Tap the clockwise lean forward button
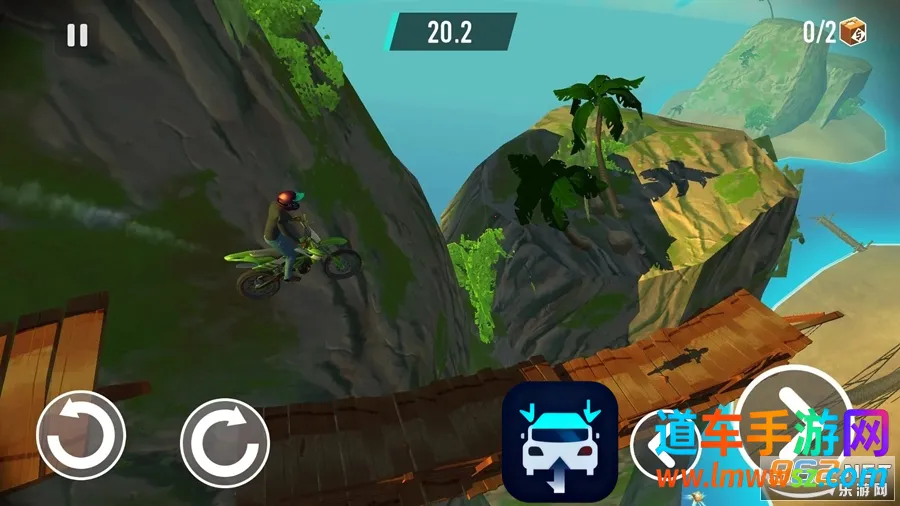The height and width of the screenshot is (506, 900). (224, 442)
